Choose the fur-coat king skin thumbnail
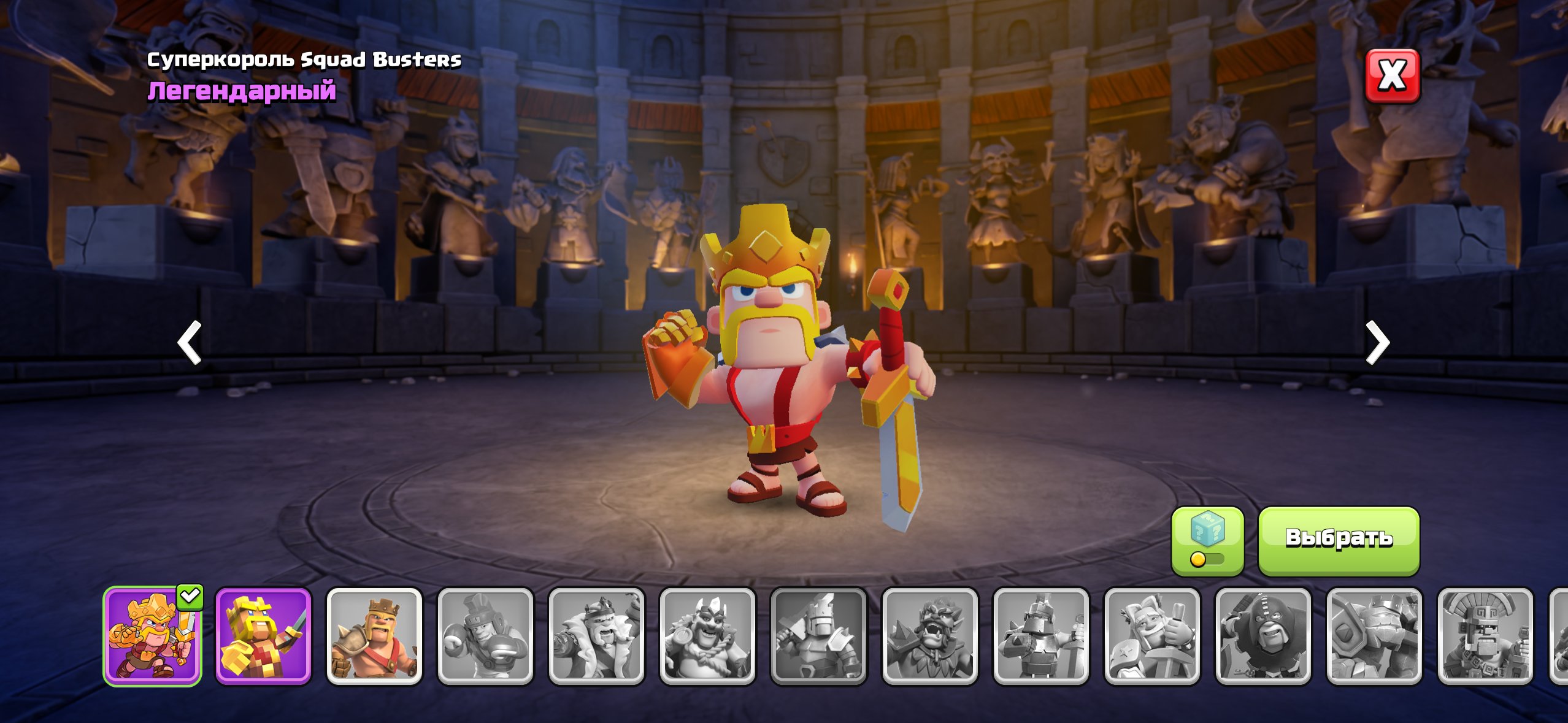Viewport: 1568px width, 723px height. click(x=596, y=636)
